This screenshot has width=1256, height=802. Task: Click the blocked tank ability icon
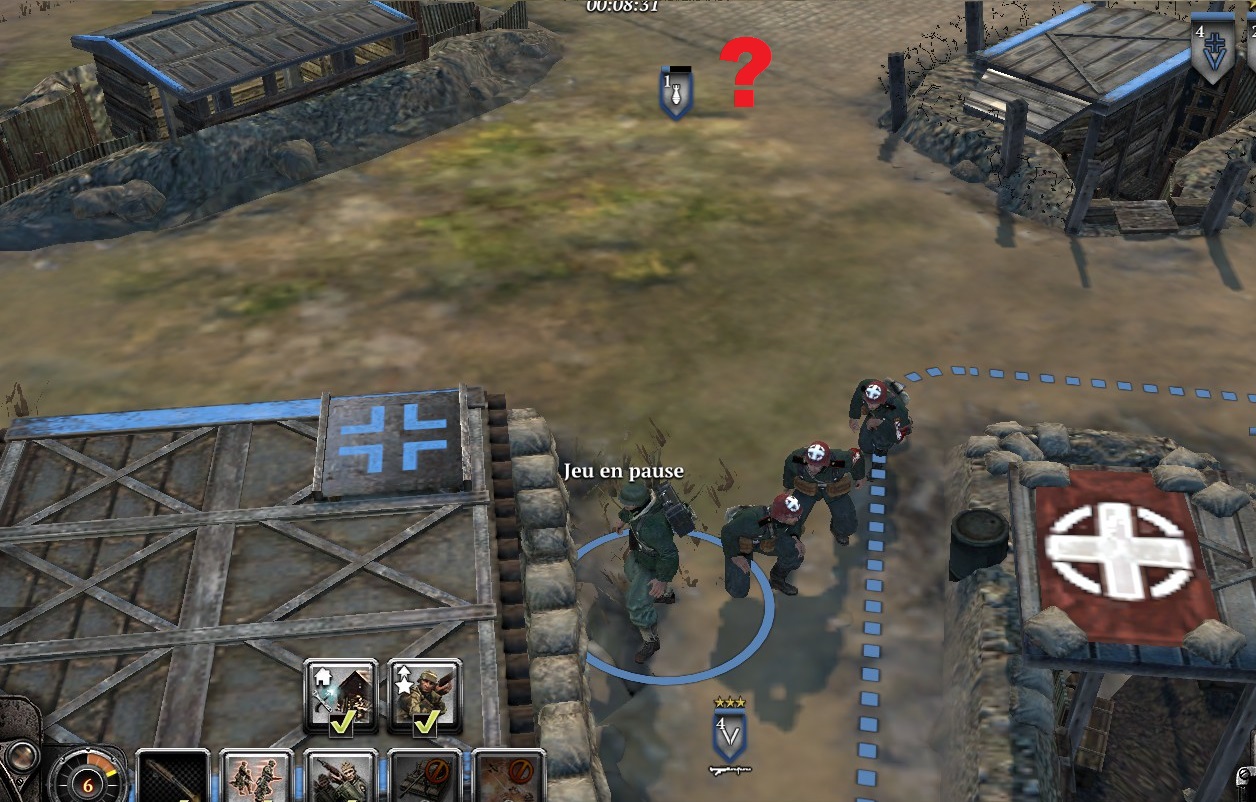click(x=425, y=778)
